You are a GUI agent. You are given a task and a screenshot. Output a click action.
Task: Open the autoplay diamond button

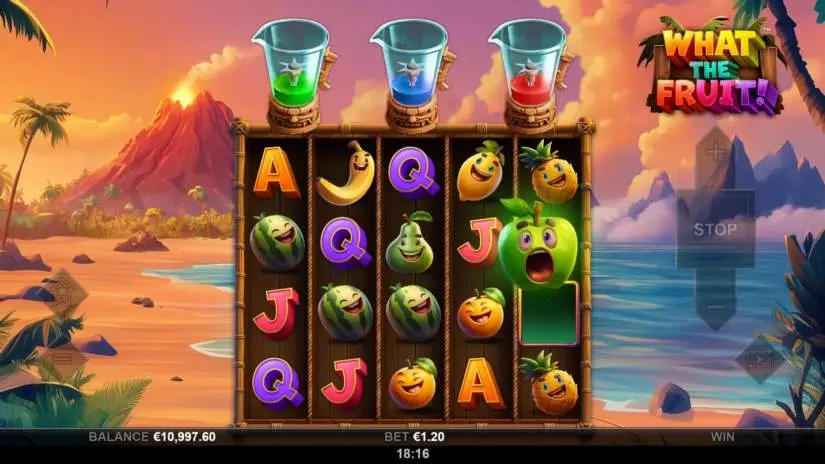pyautogui.click(x=757, y=359)
